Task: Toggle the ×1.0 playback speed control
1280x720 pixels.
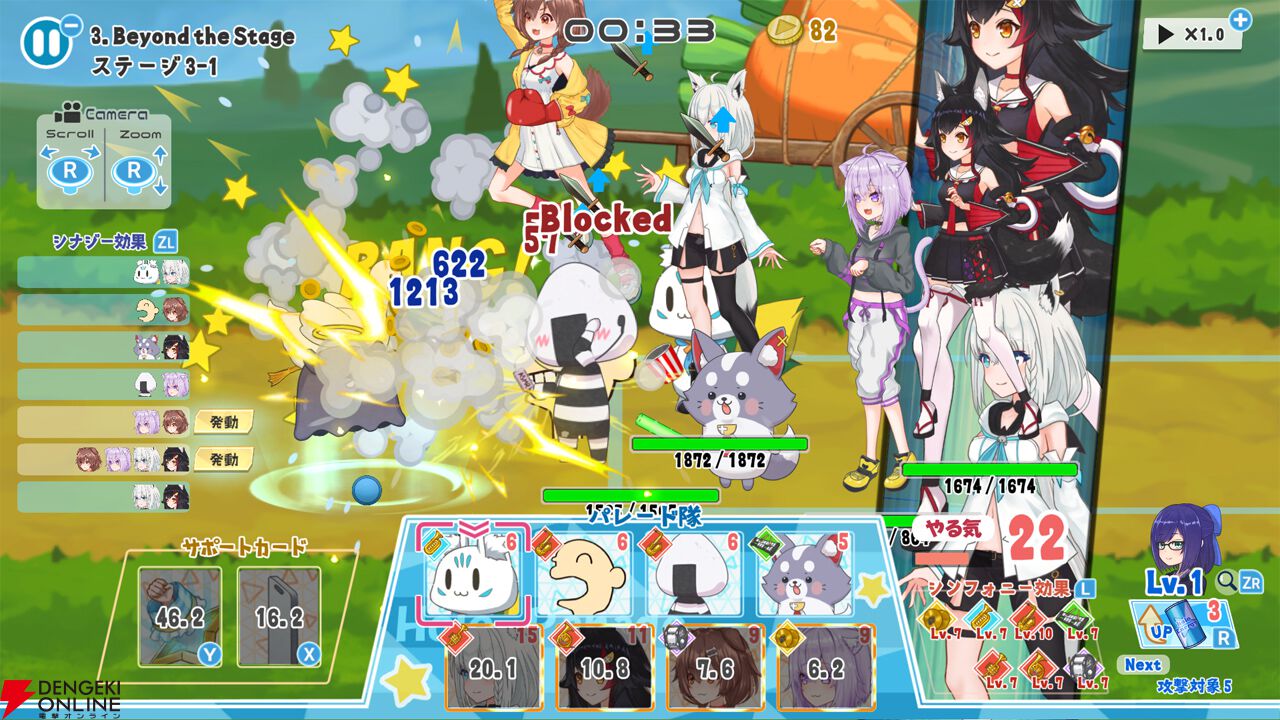Action: (x=1191, y=31)
